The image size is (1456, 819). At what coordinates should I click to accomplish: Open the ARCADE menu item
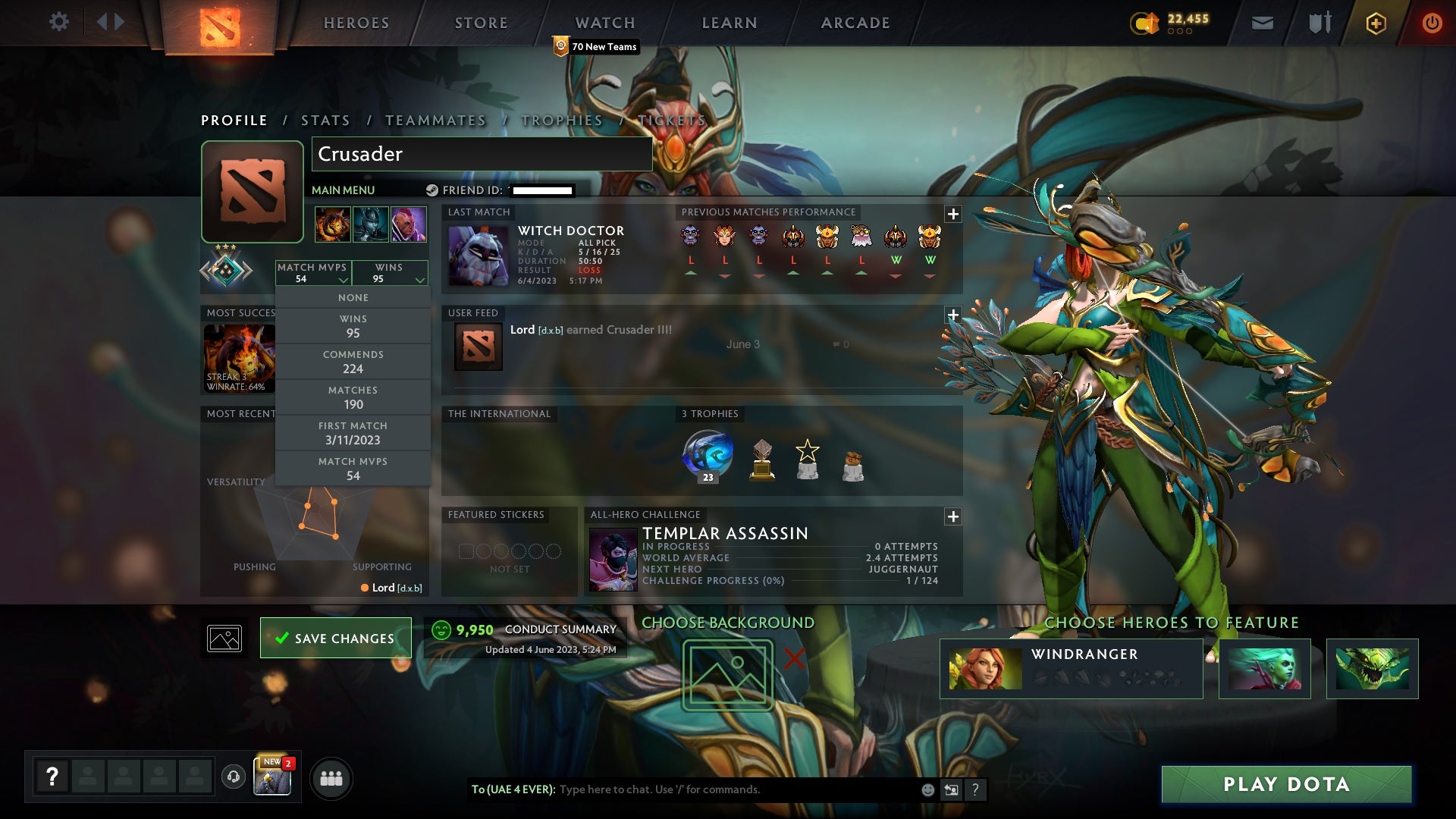click(x=854, y=22)
